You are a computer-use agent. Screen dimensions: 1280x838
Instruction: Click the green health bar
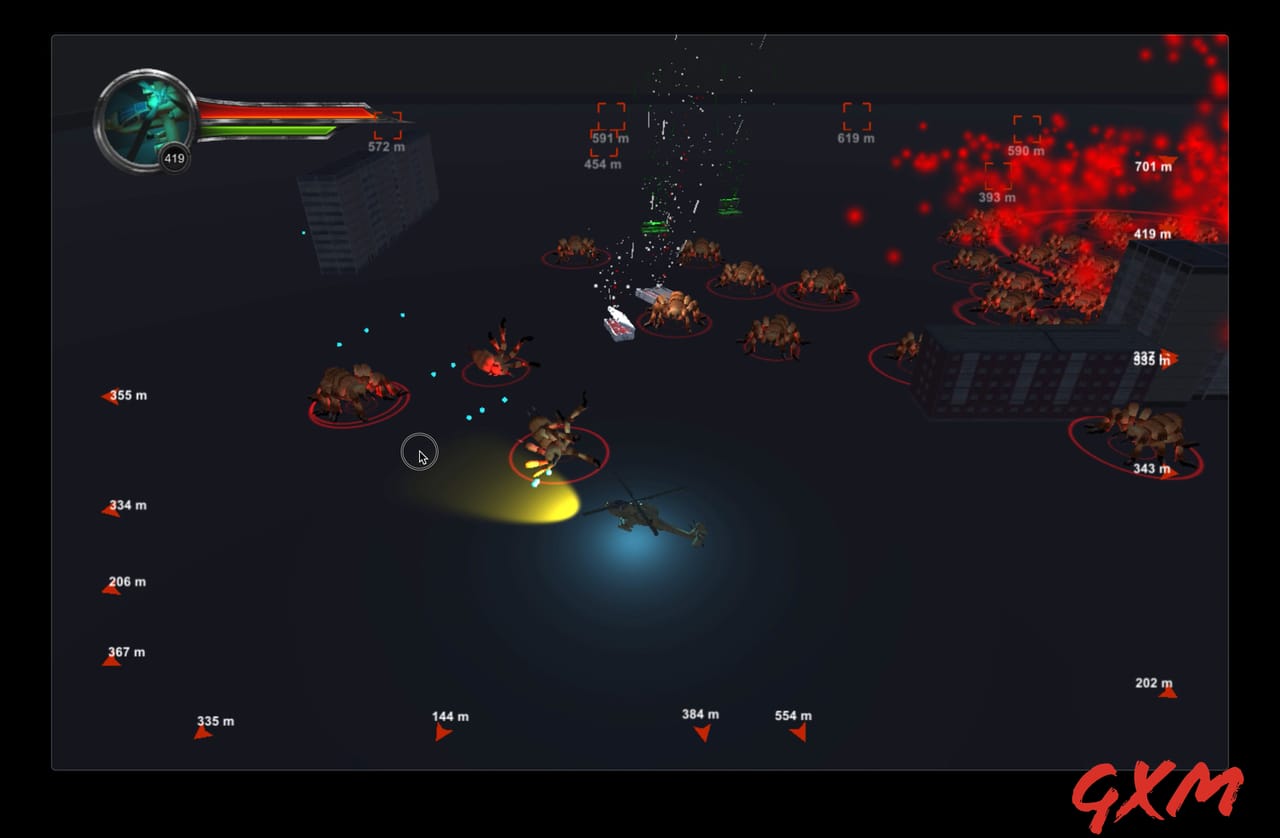265,130
